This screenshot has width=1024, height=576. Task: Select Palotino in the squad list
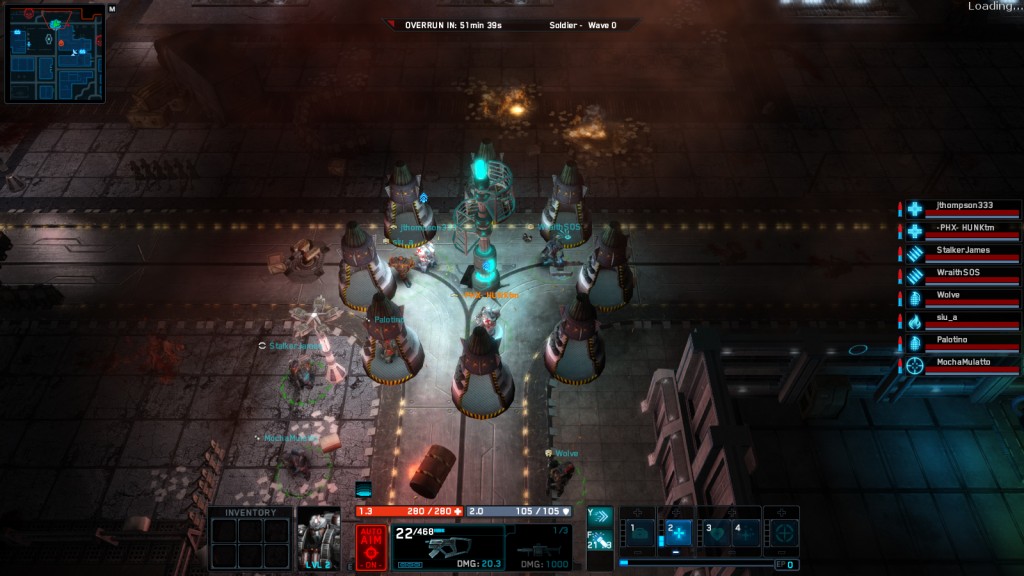click(963, 343)
